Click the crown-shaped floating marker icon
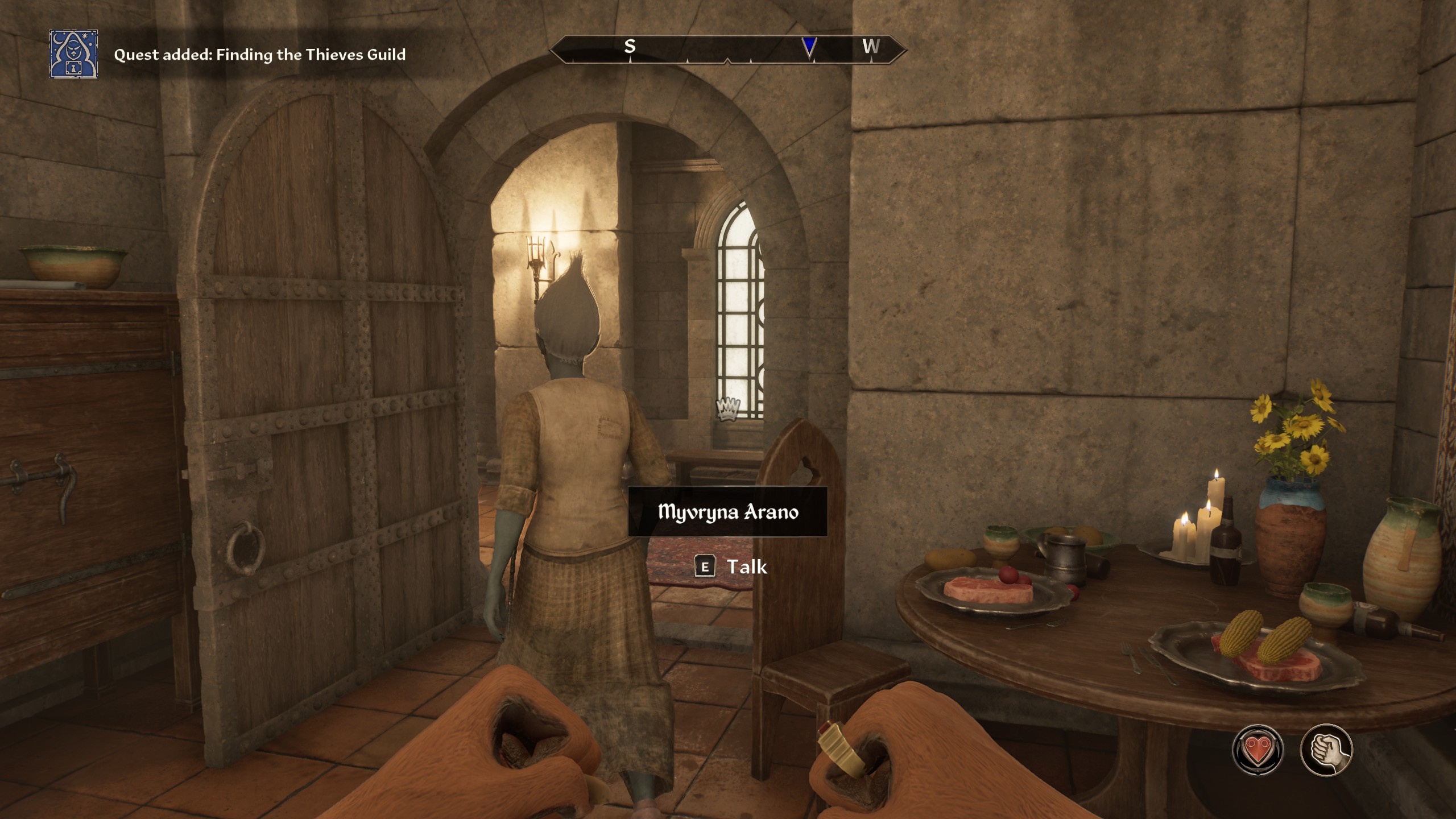This screenshot has width=1456, height=819. click(728, 408)
